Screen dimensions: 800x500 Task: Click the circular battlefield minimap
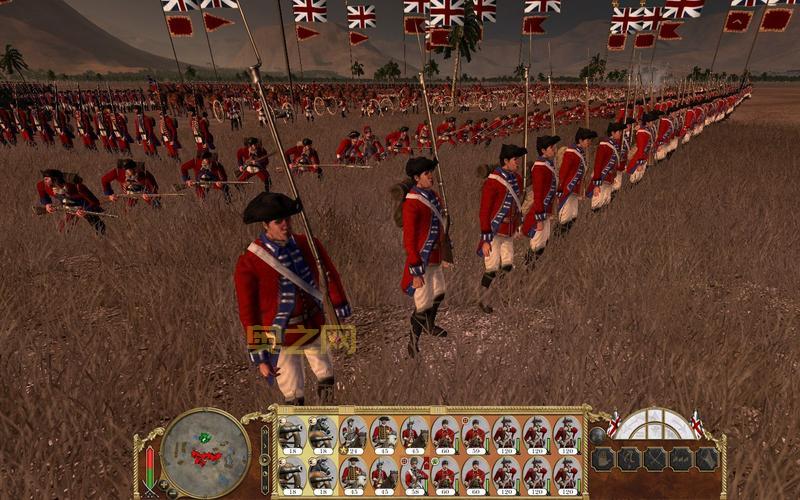[x=205, y=451]
